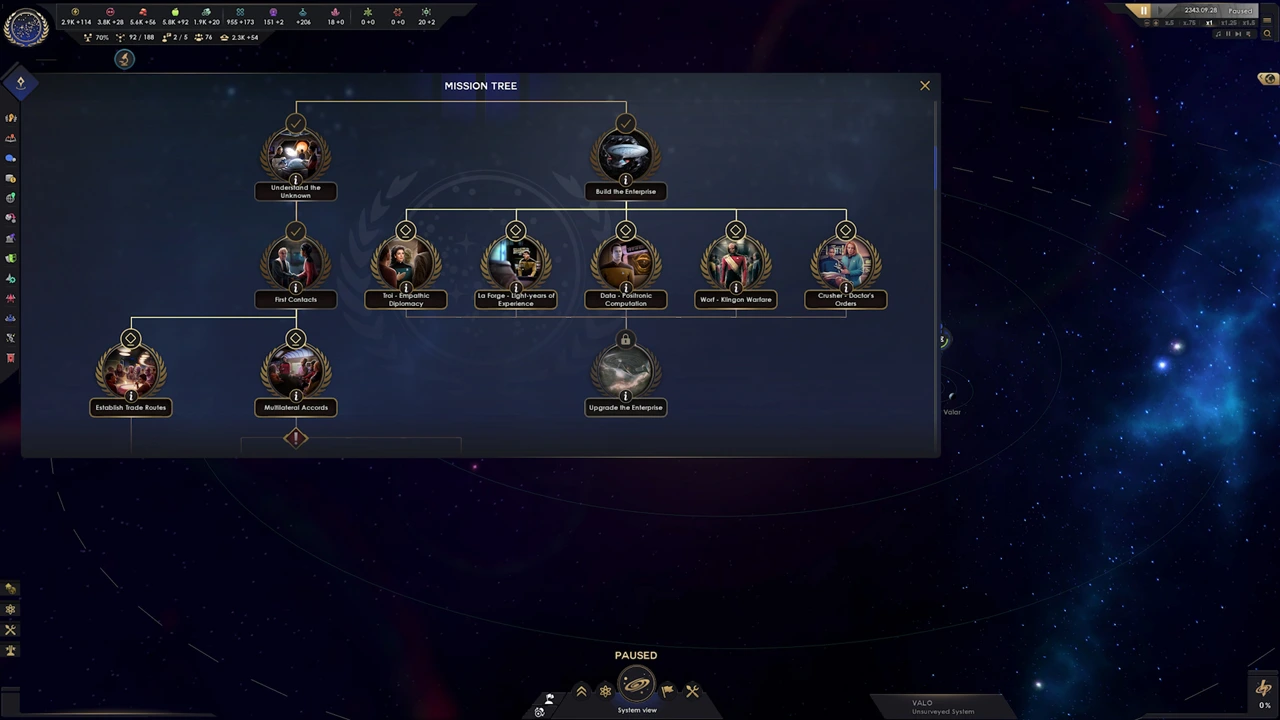Viewport: 1280px width, 720px height.
Task: Open the ship designer tools icon
Action: pyautogui.click(x=693, y=690)
